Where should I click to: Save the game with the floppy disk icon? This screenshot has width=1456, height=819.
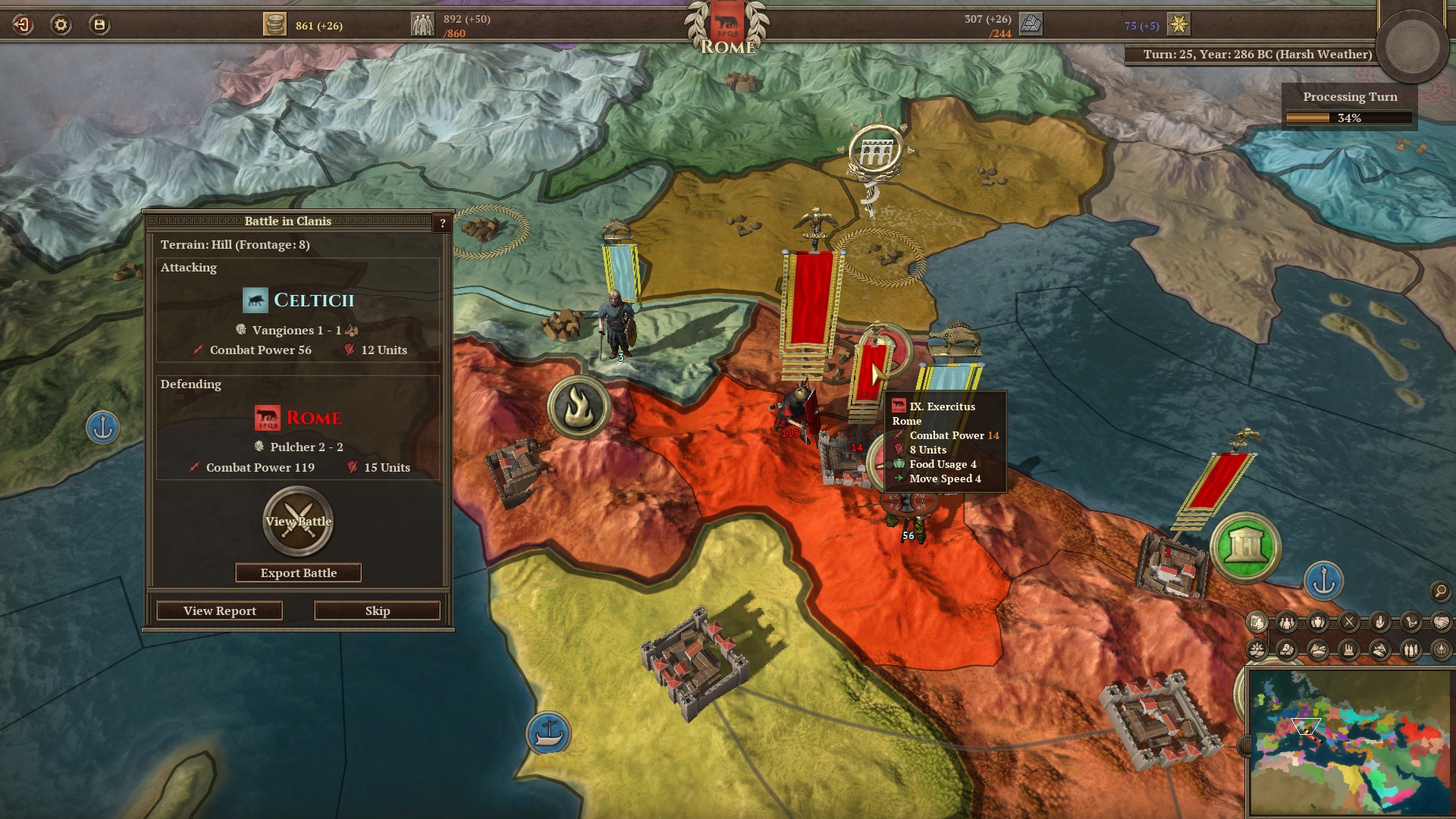point(99,25)
